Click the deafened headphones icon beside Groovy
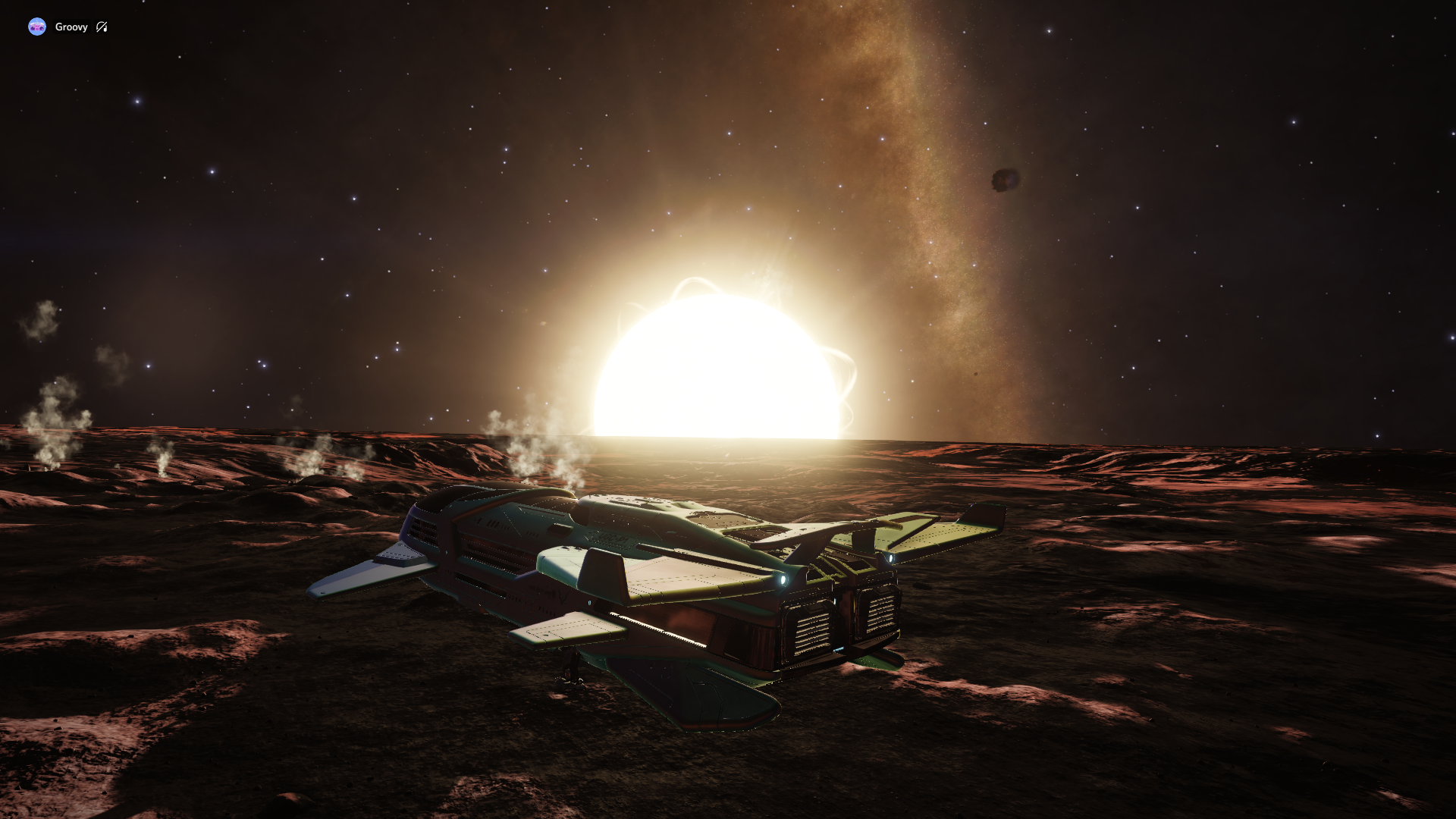 (x=102, y=27)
